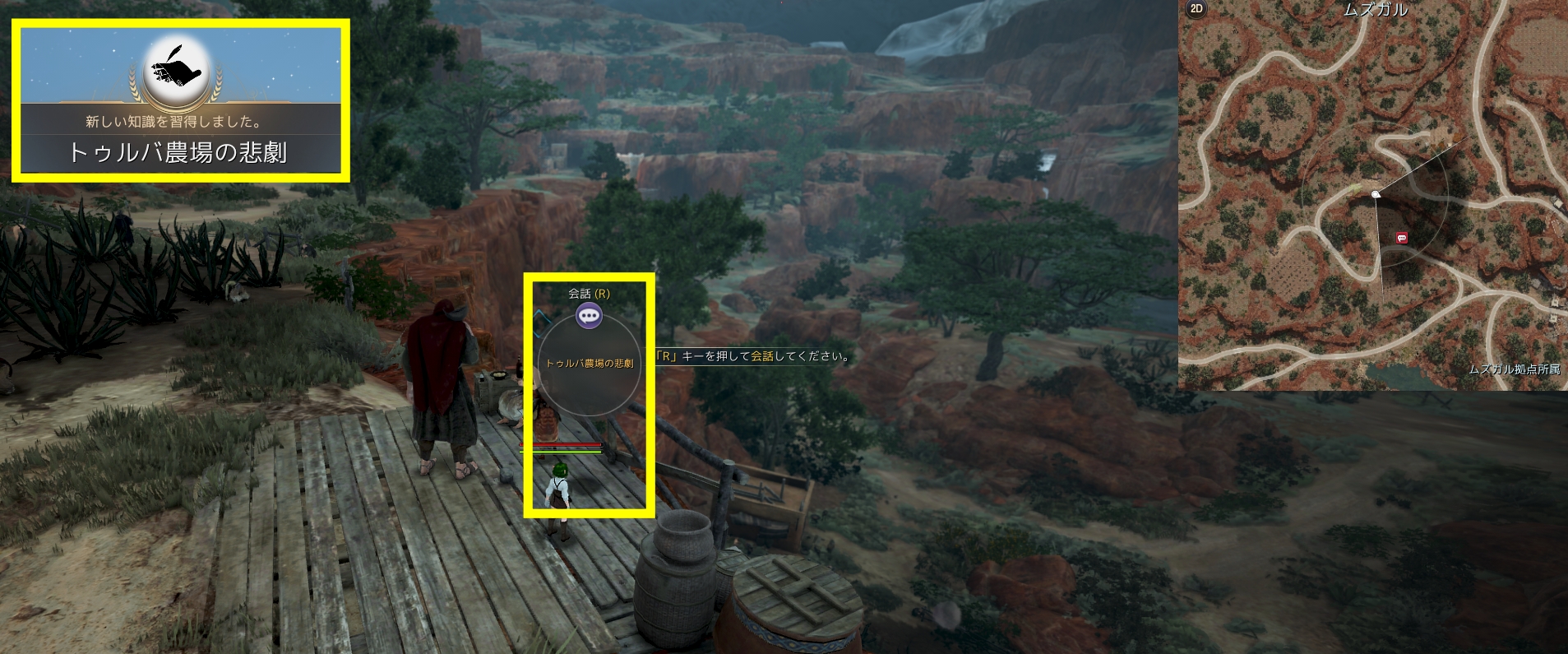Image resolution: width=1568 pixels, height=654 pixels.
Task: Select the round トゥルバ農場の悲劇 interaction circle
Action: pyautogui.click(x=589, y=364)
